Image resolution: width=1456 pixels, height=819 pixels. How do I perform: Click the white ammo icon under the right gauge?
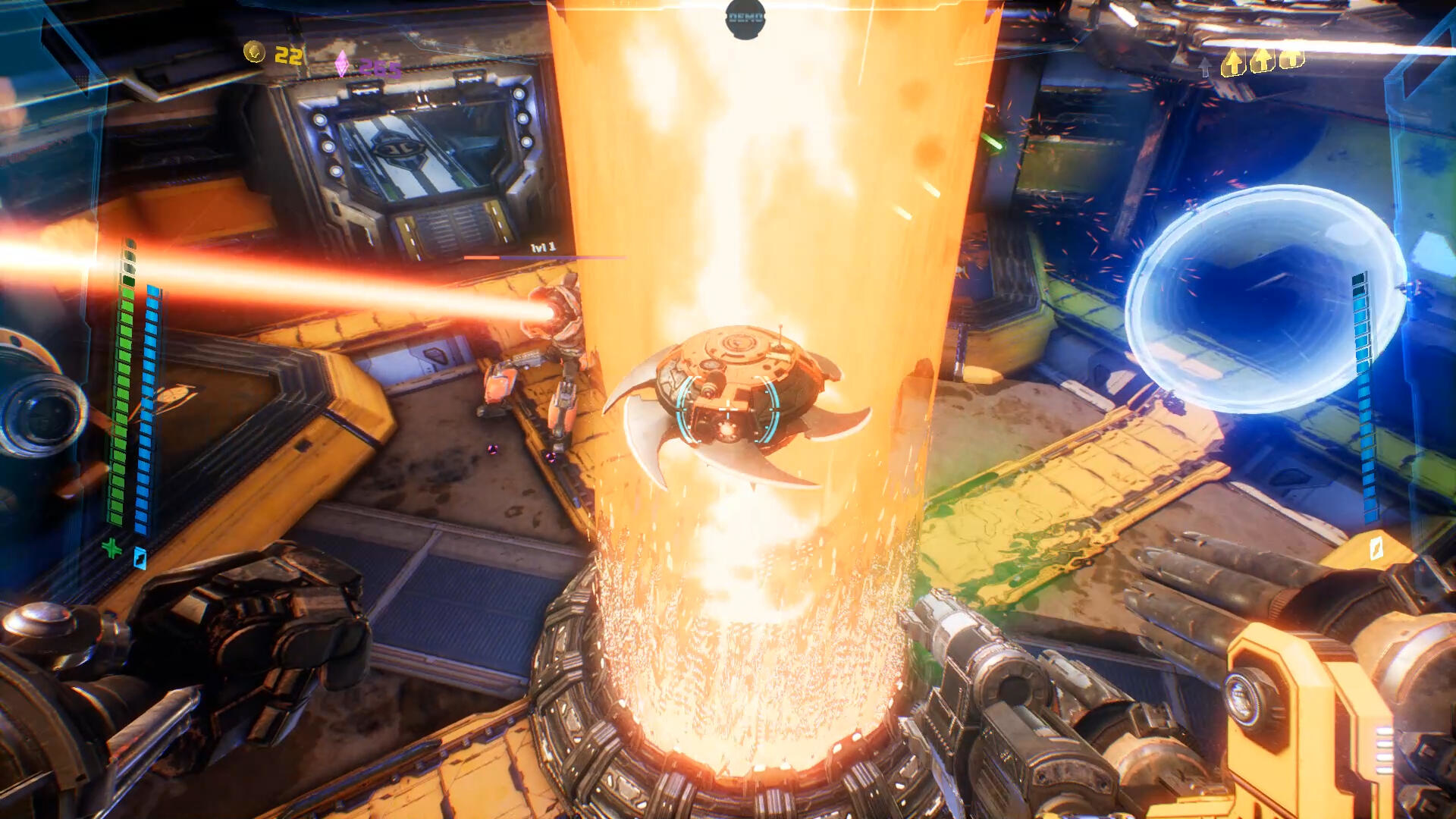click(1376, 548)
